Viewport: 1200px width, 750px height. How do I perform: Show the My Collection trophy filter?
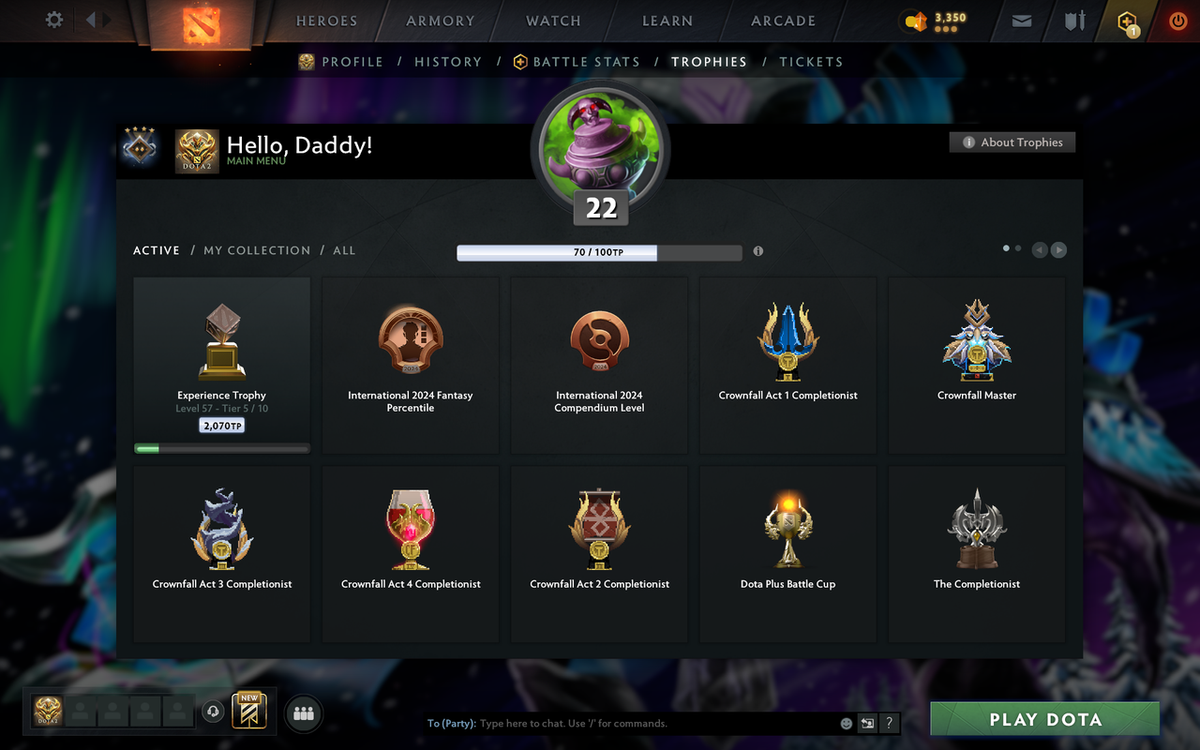tap(257, 250)
